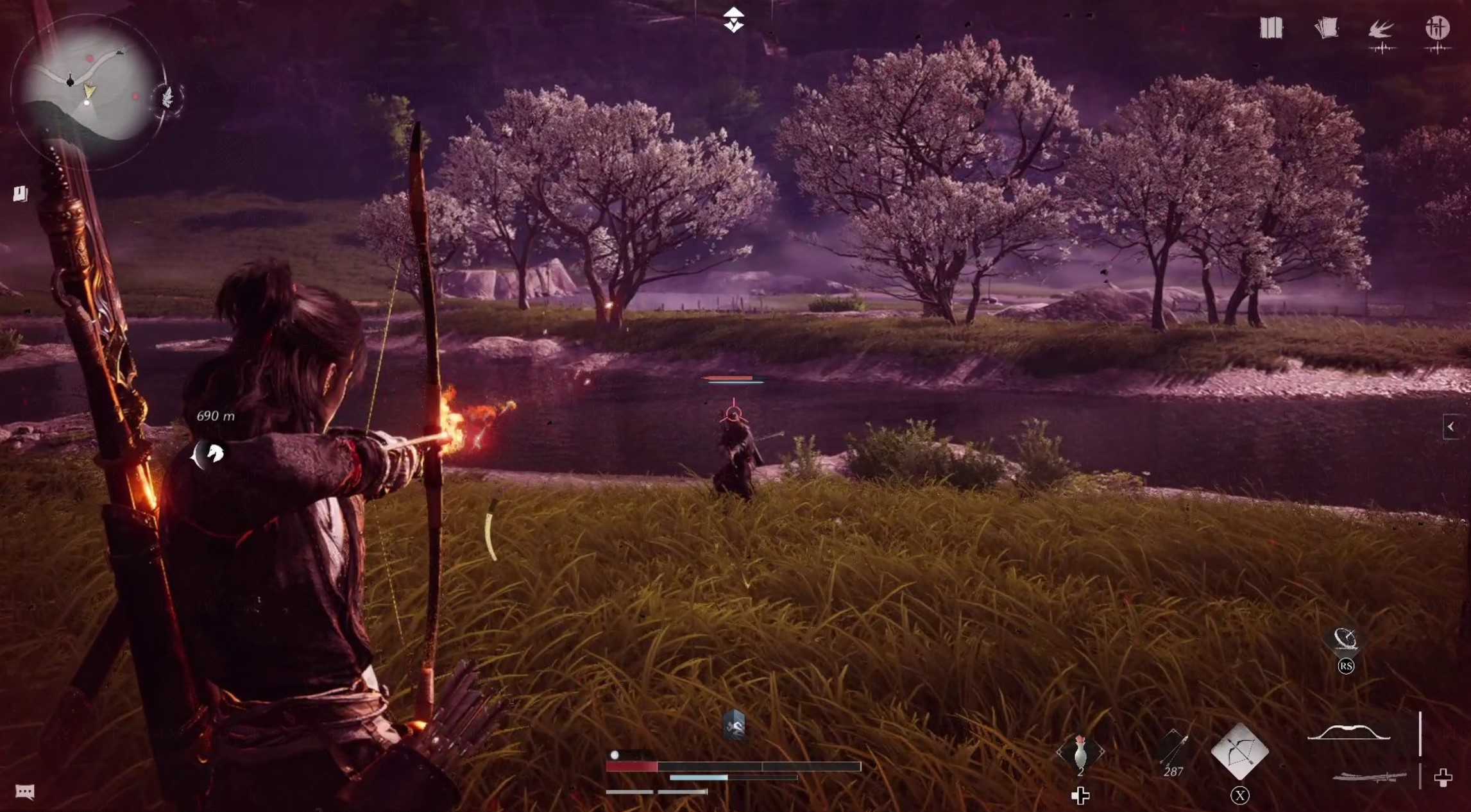Expand the side panel arrow

1451,427
